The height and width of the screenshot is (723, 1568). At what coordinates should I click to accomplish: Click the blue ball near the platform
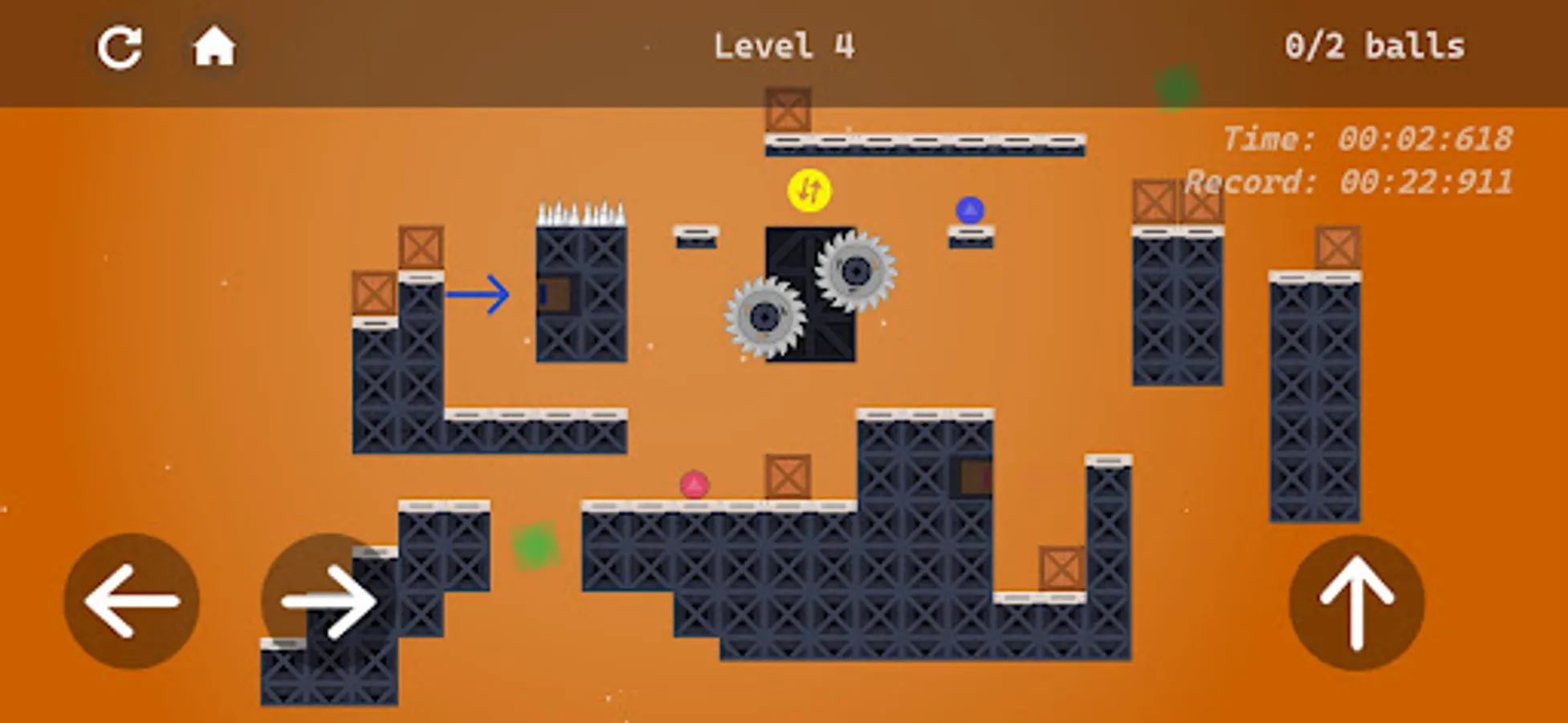(970, 210)
